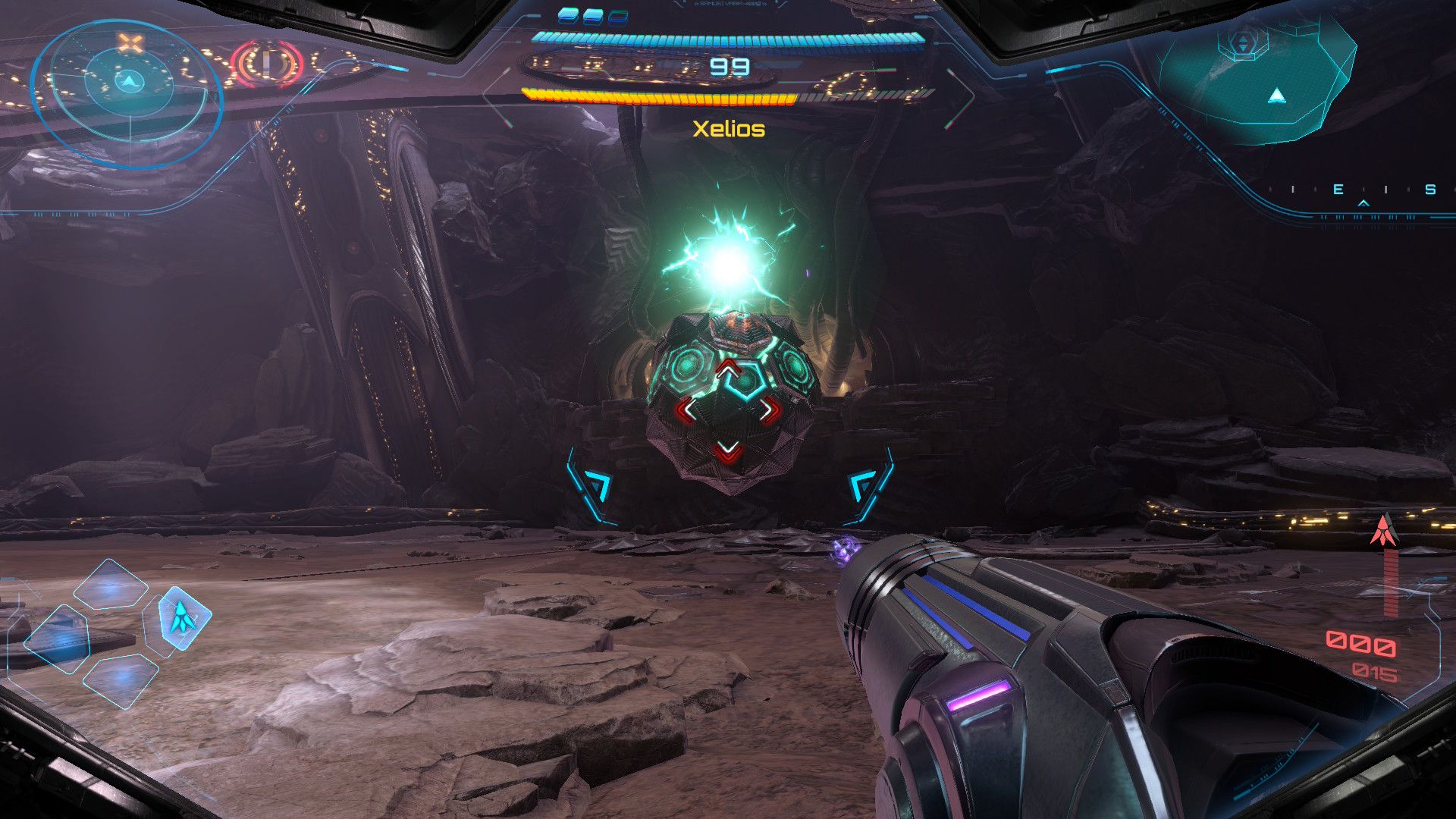Select the red missile icon
This screenshot has width=1456, height=819.
(x=1384, y=530)
